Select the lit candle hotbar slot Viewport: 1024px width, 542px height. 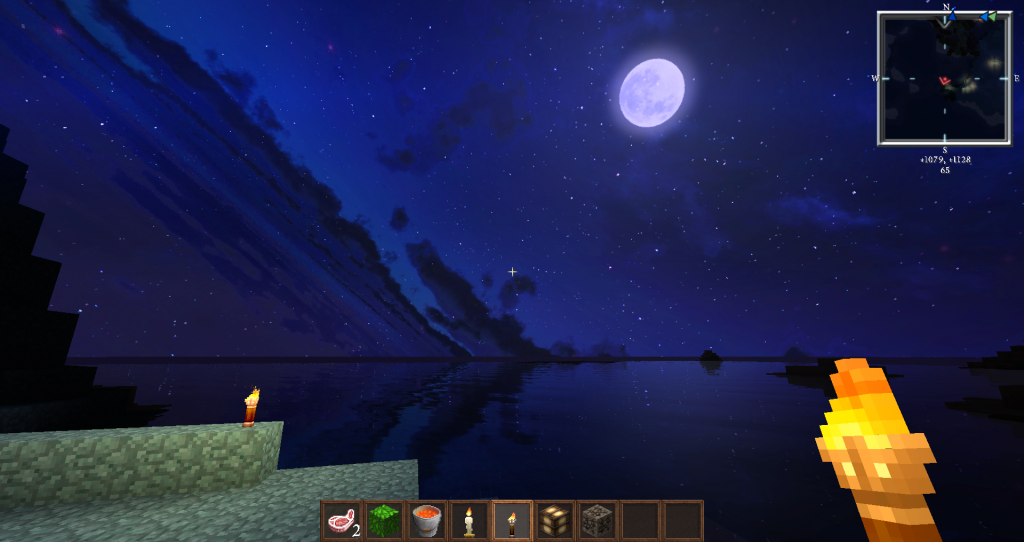470,520
